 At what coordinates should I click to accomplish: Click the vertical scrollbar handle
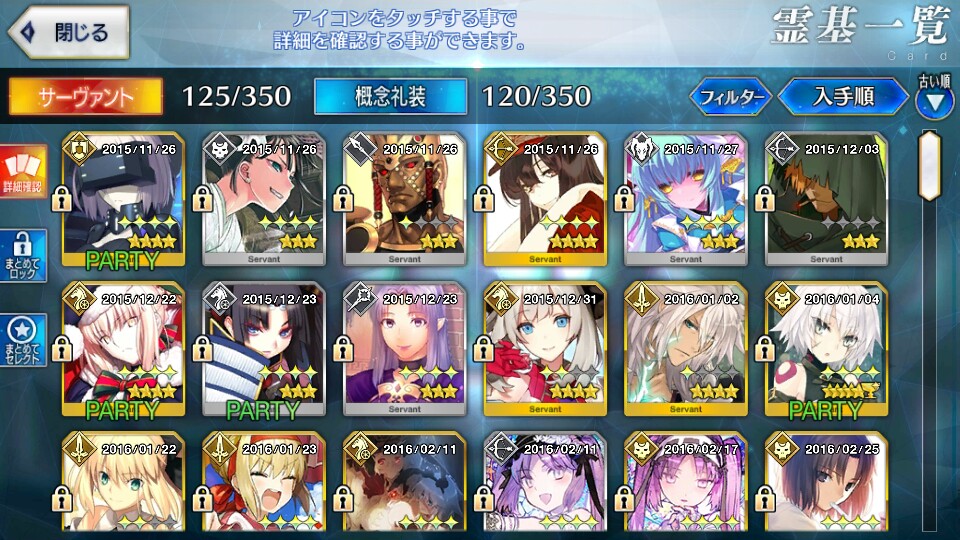(x=930, y=165)
